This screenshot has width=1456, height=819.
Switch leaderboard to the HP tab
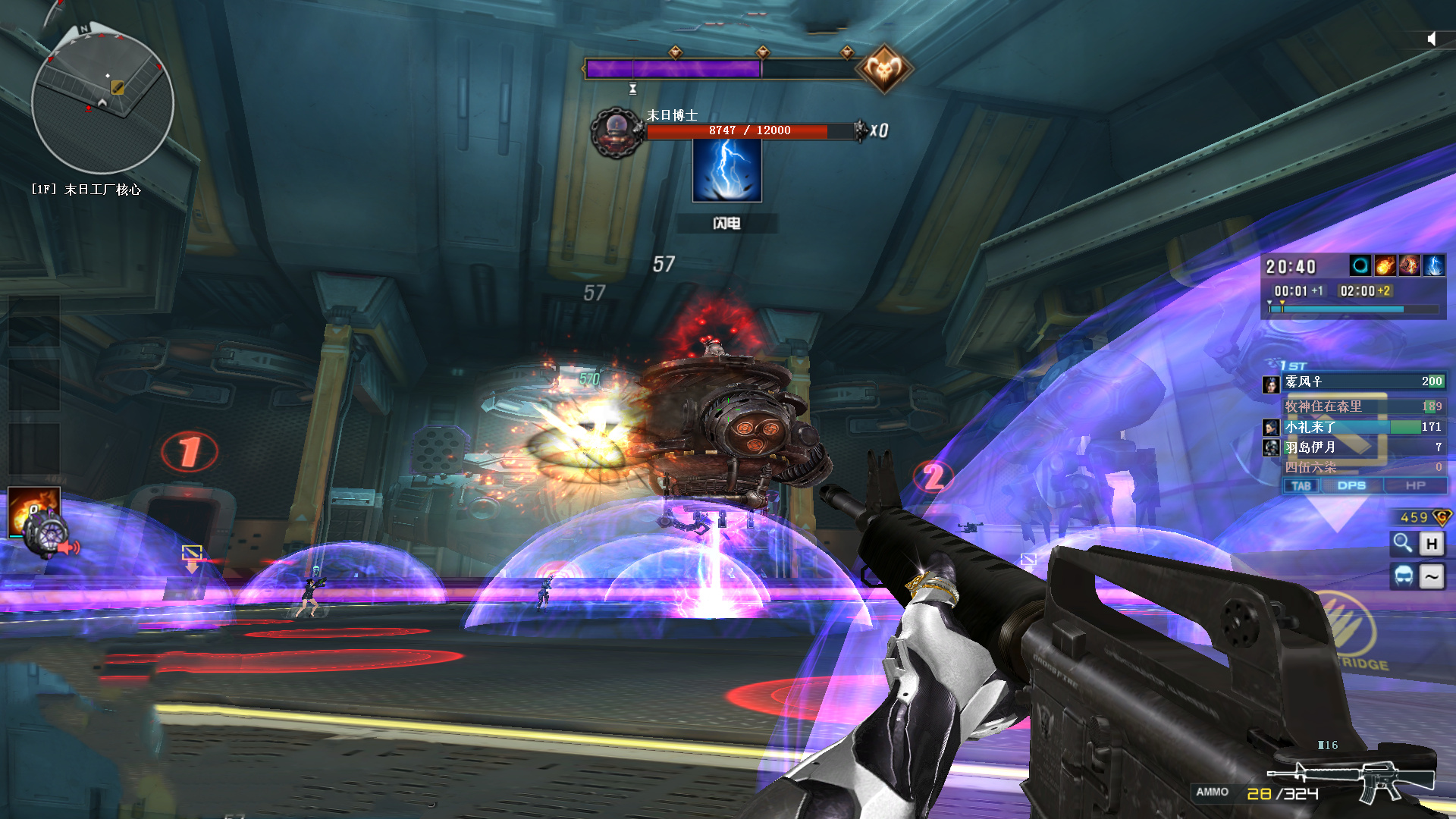click(x=1415, y=485)
